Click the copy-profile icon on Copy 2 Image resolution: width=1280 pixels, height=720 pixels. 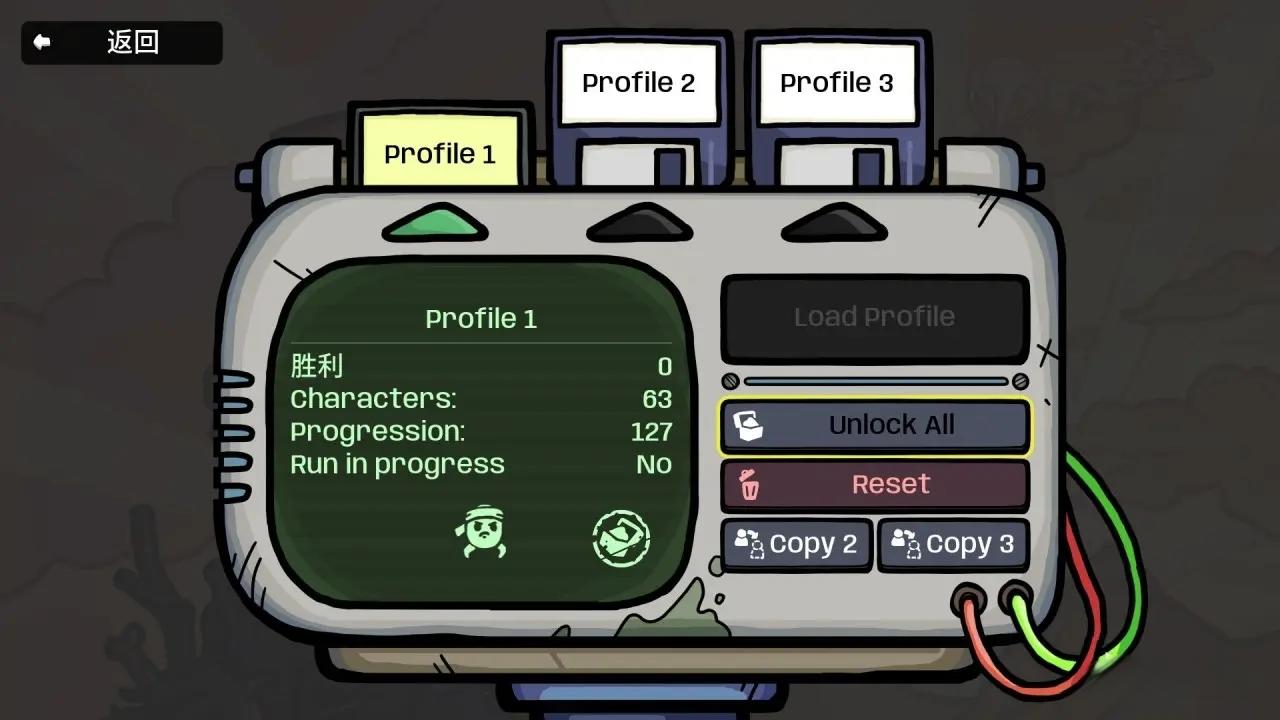(752, 544)
